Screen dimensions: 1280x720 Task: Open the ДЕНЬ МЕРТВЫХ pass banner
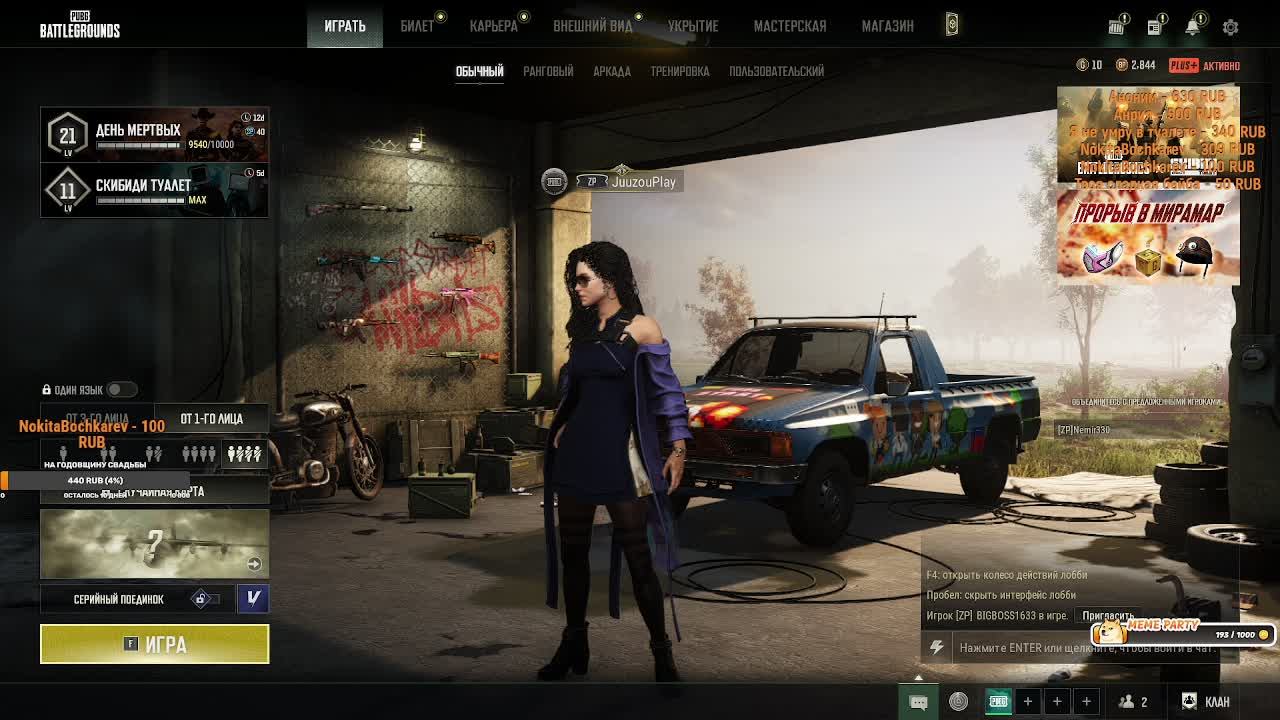tap(154, 135)
